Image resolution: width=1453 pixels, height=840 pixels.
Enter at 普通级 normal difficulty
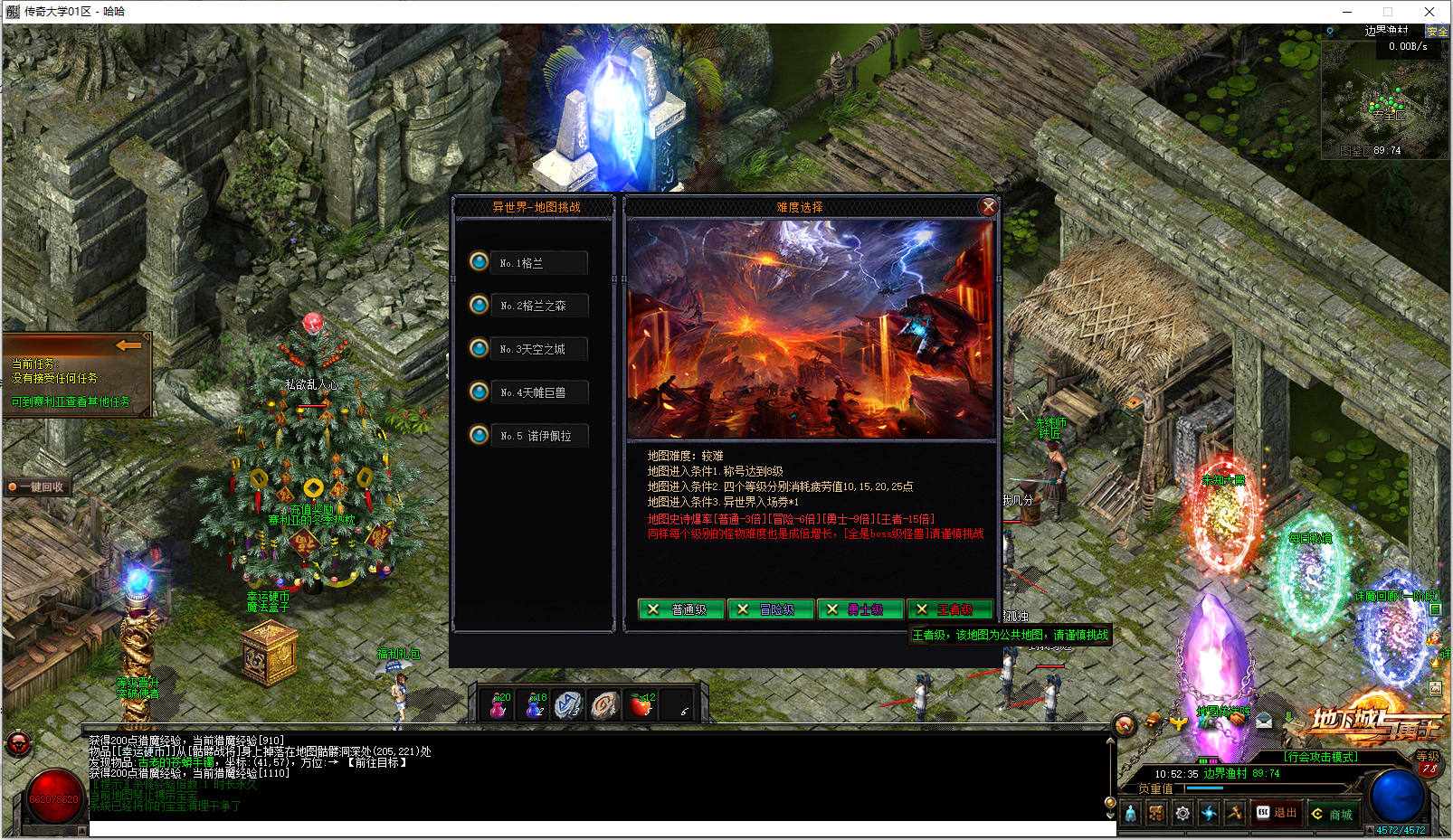pos(681,609)
